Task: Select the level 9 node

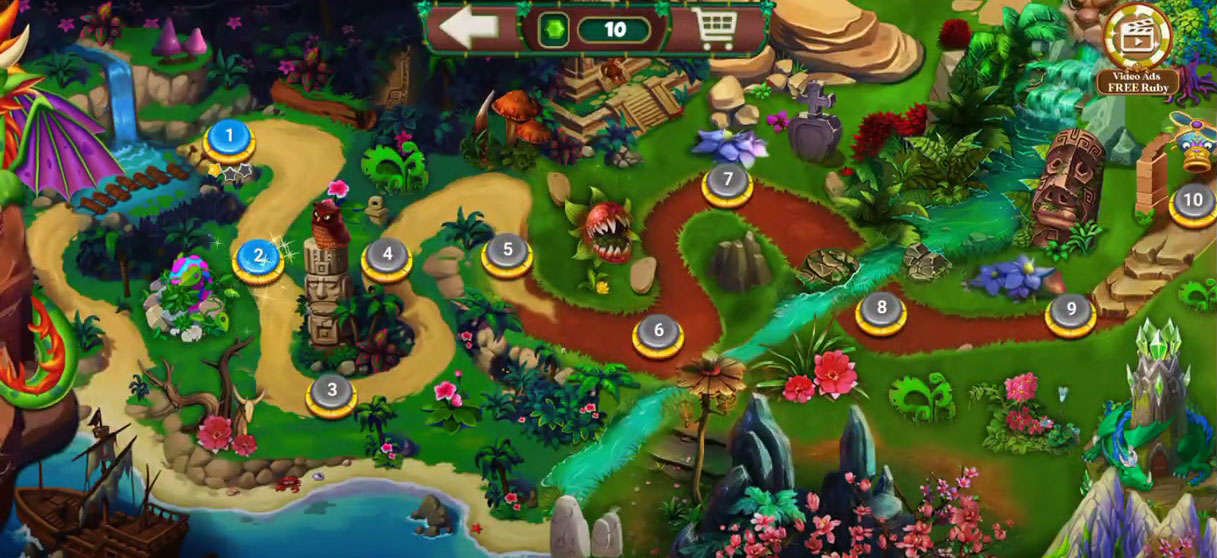Action: [x=1071, y=312]
